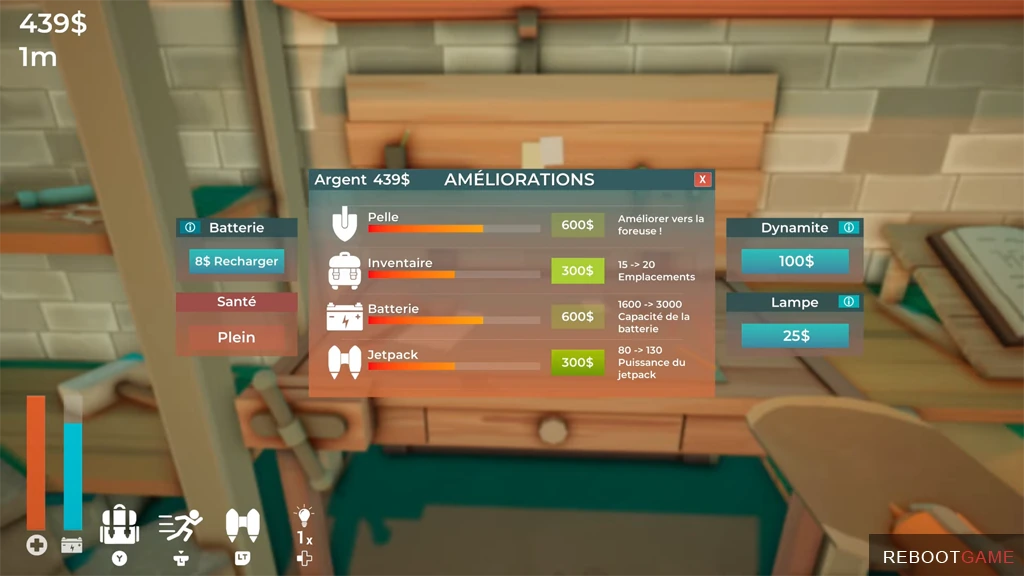
Task: Purchase the Inventaire upgrade for 300$
Action: click(x=577, y=270)
